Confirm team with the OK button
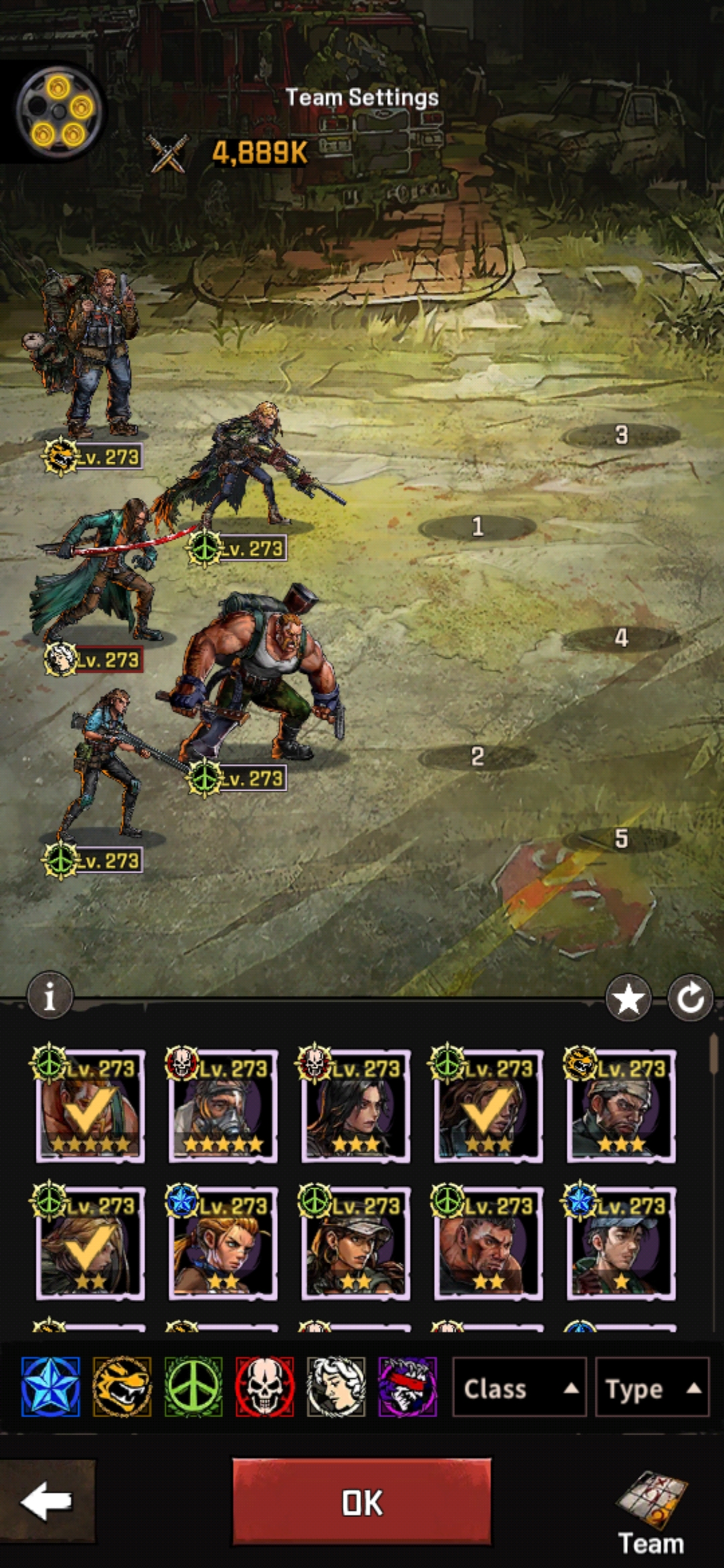This screenshot has height=1568, width=724. pyautogui.click(x=361, y=1502)
